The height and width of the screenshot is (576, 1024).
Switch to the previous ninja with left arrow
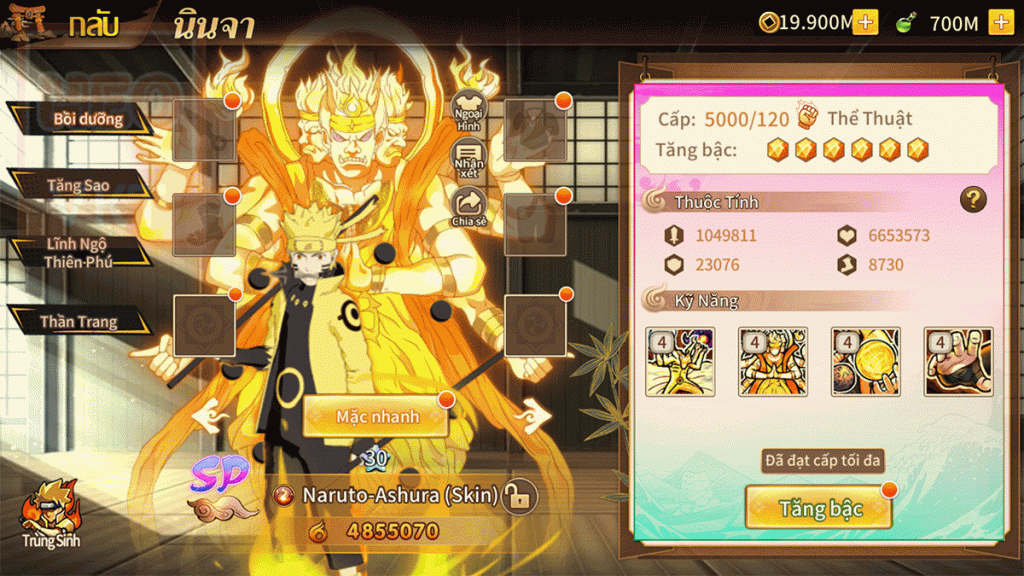coord(211,411)
